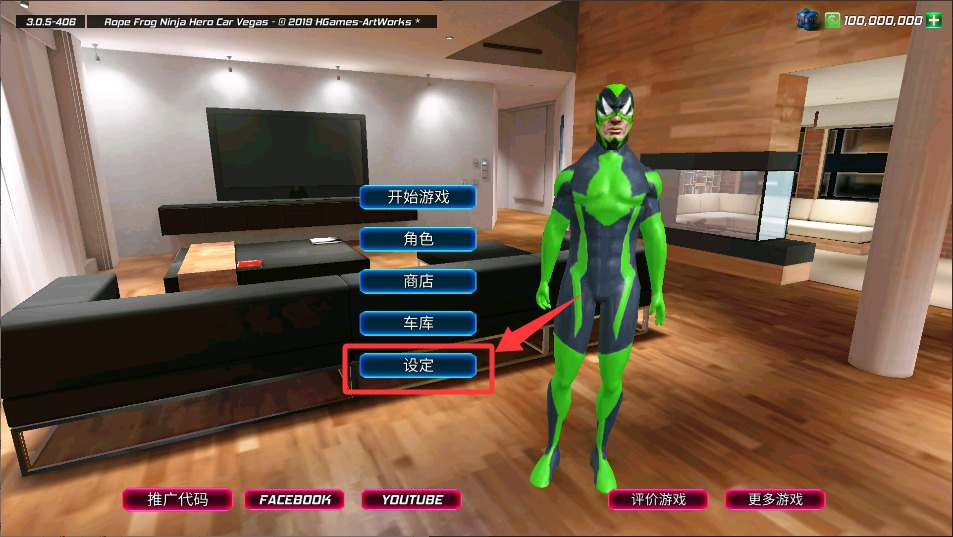Viewport: 953px width, 537px height.
Task: Open the 角色 character menu
Action: [x=418, y=239]
